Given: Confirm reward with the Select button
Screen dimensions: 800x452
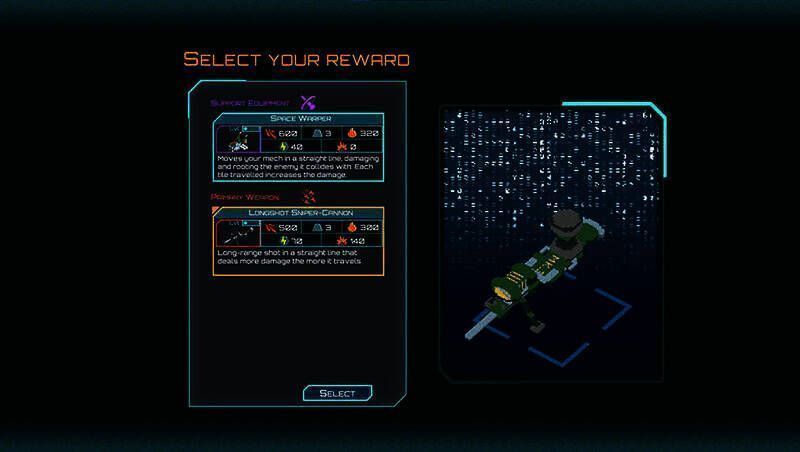Looking at the screenshot, I should point(337,393).
